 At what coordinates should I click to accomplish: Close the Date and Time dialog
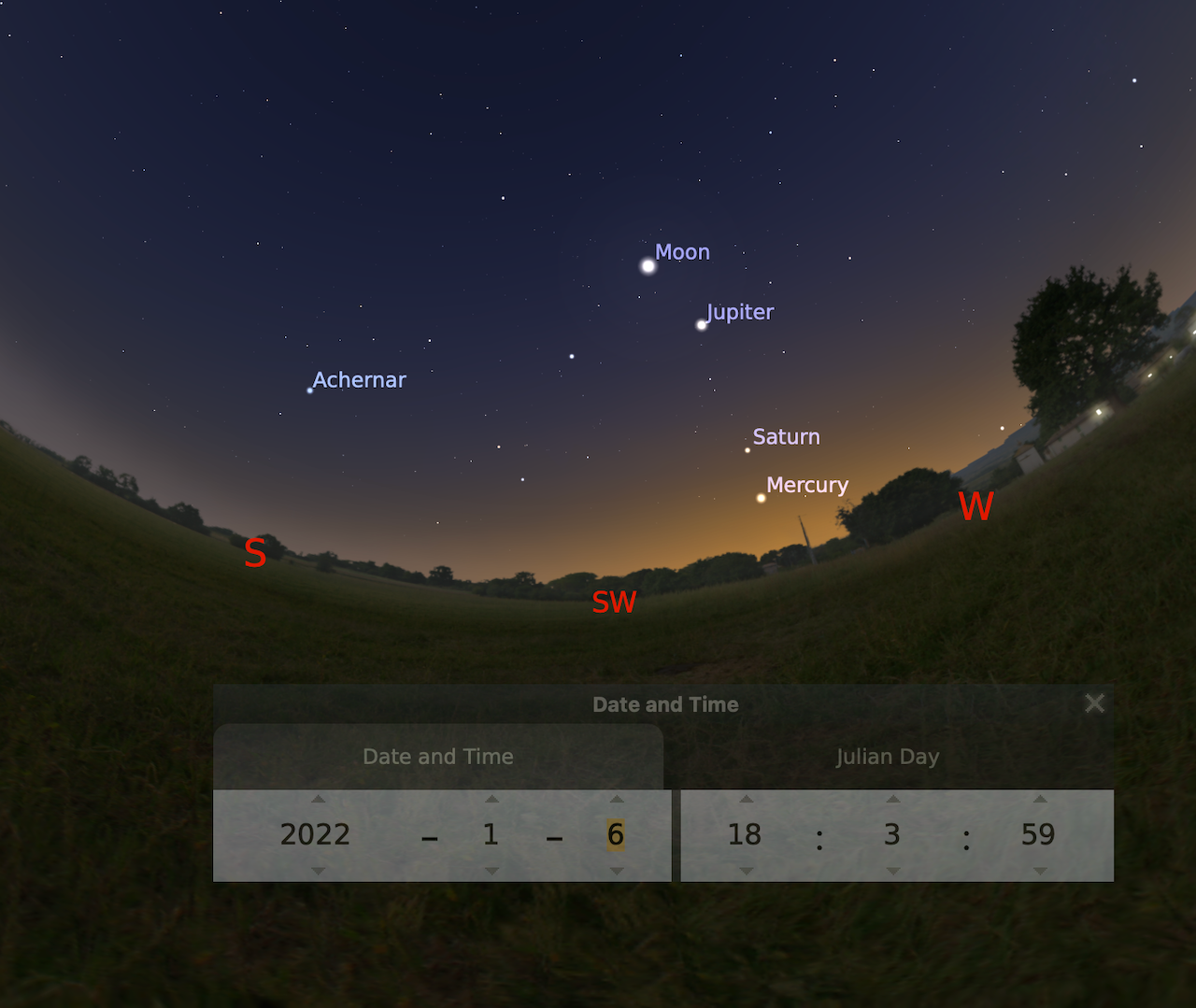pyautogui.click(x=1094, y=703)
